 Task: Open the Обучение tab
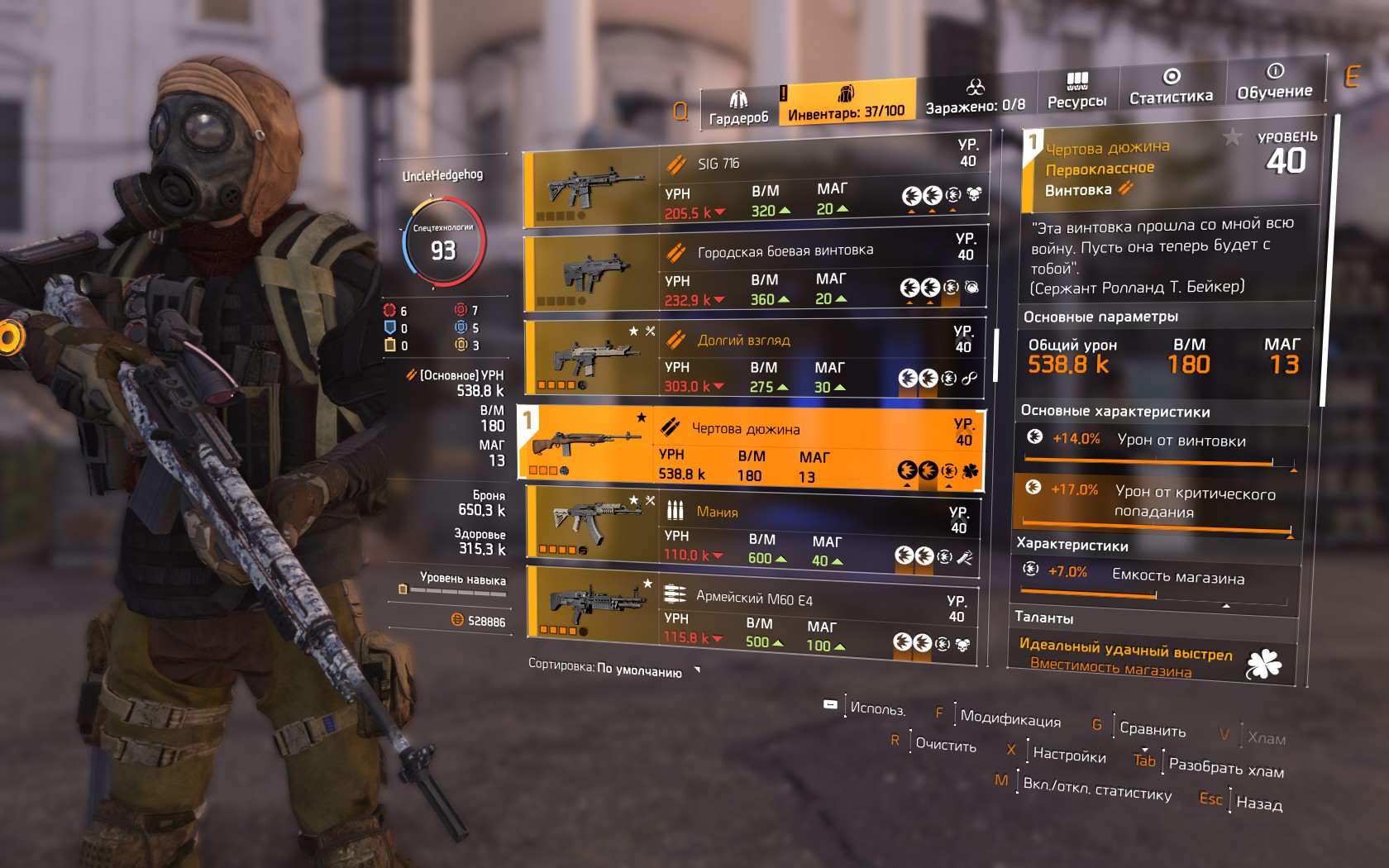1274,82
